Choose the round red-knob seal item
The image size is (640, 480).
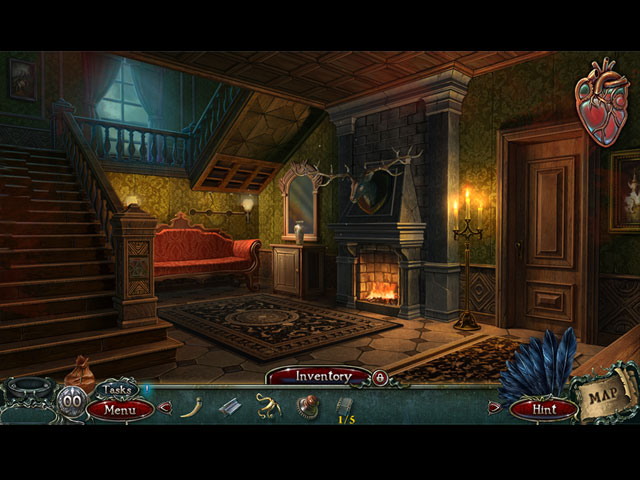307,406
